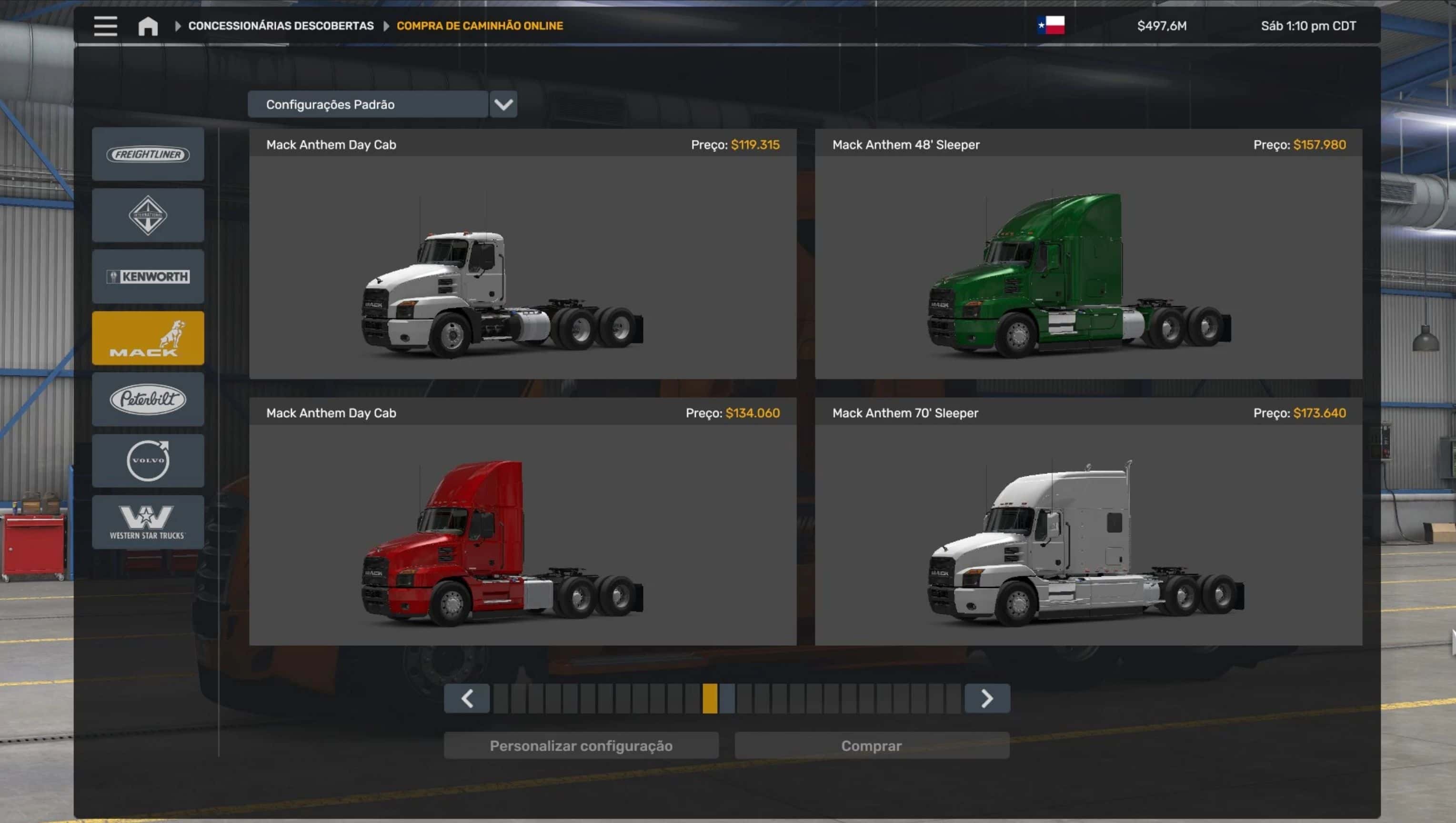Viewport: 1456px width, 823px height.
Task: Switch to the International brand tab
Action: 148,215
